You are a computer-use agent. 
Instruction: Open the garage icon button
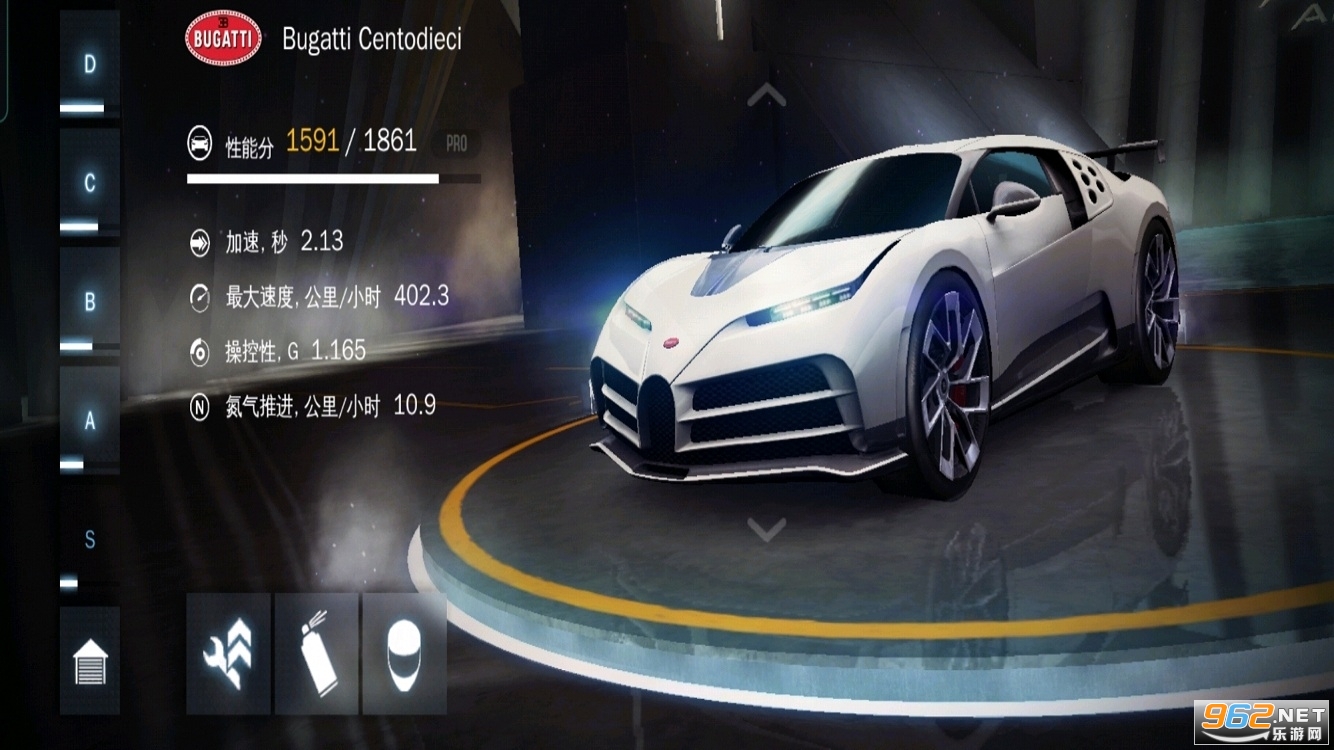click(x=90, y=661)
